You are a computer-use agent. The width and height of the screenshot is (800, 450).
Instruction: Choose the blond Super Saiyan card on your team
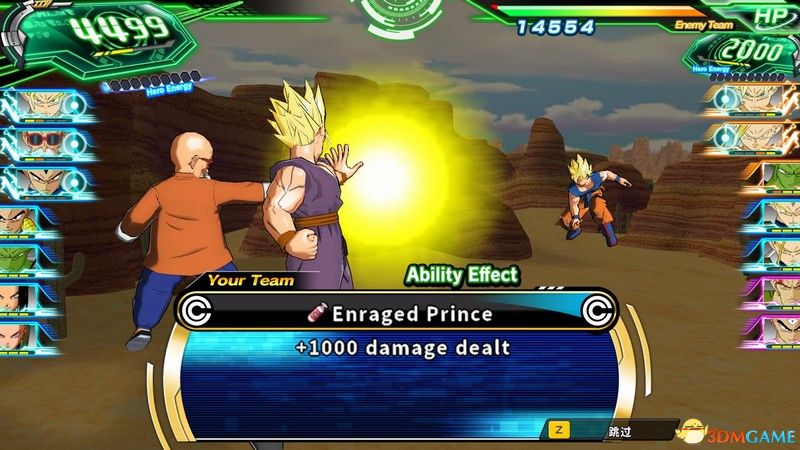coord(38,103)
